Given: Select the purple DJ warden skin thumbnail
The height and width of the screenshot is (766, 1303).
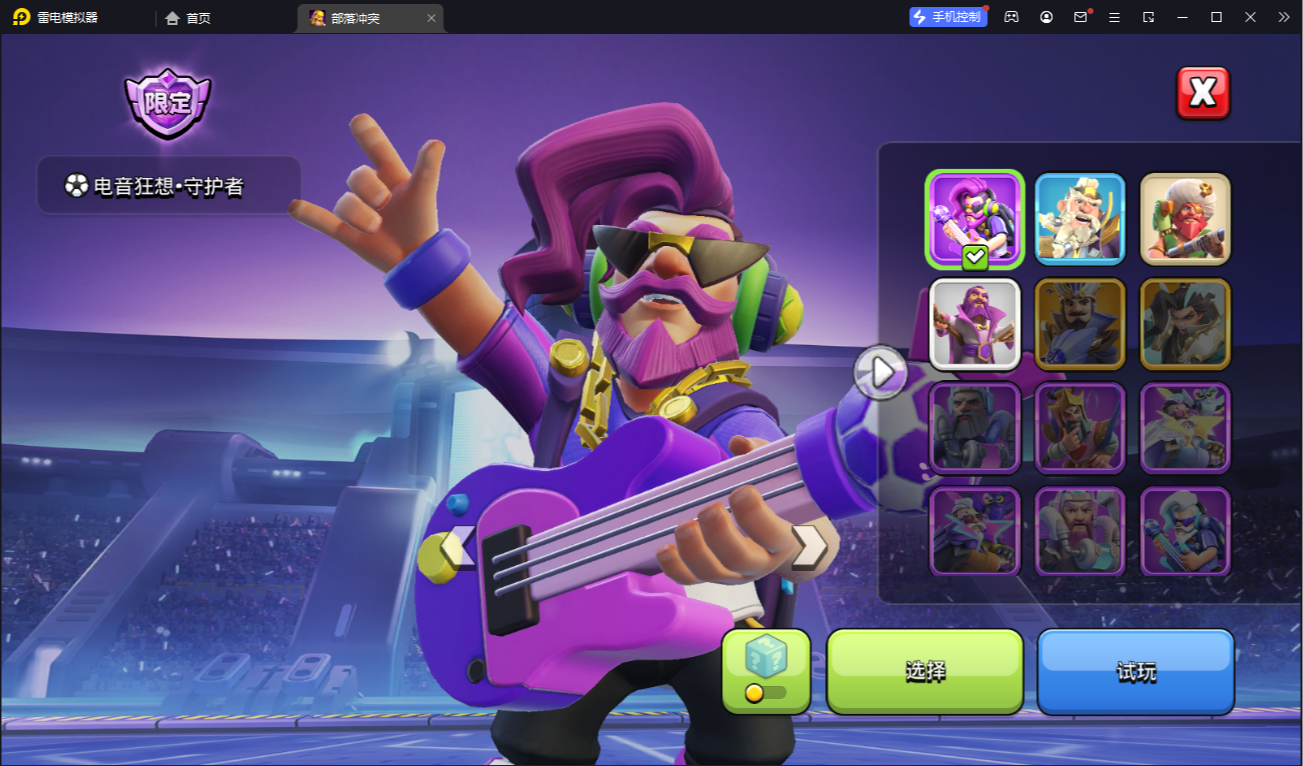Looking at the screenshot, I should pyautogui.click(x=974, y=219).
